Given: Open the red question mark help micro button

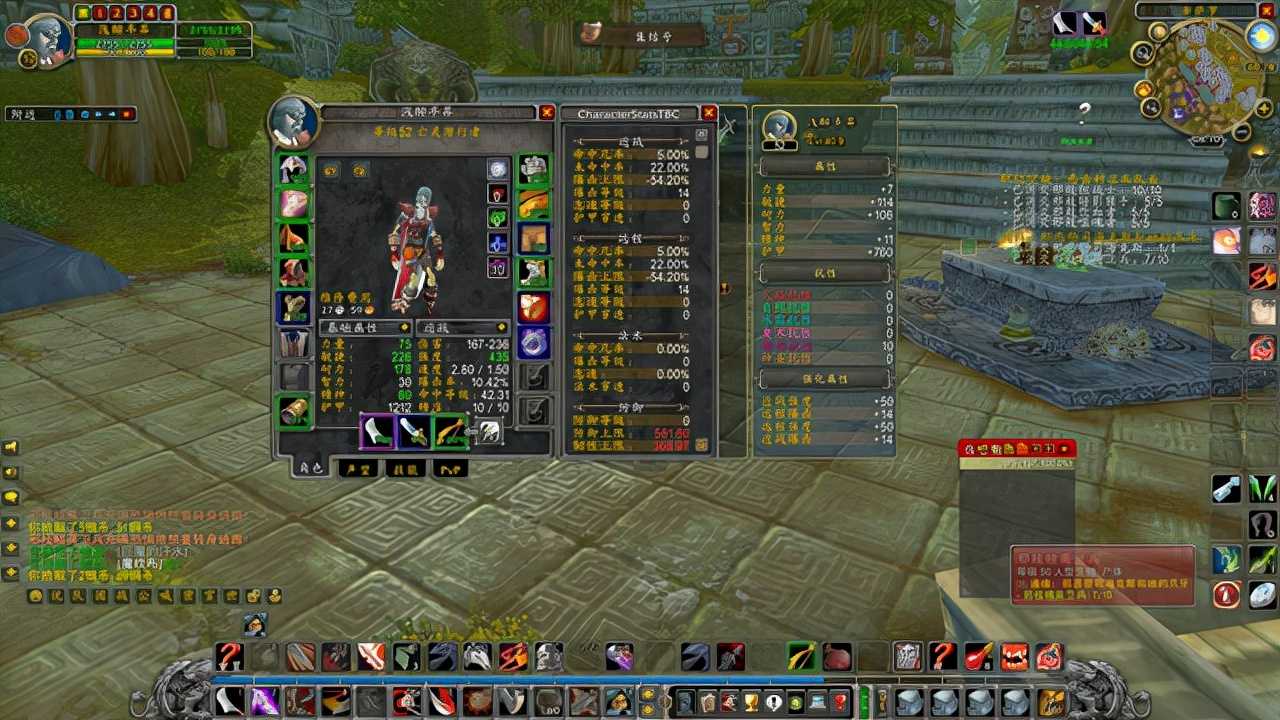Looking at the screenshot, I should click(x=841, y=701).
